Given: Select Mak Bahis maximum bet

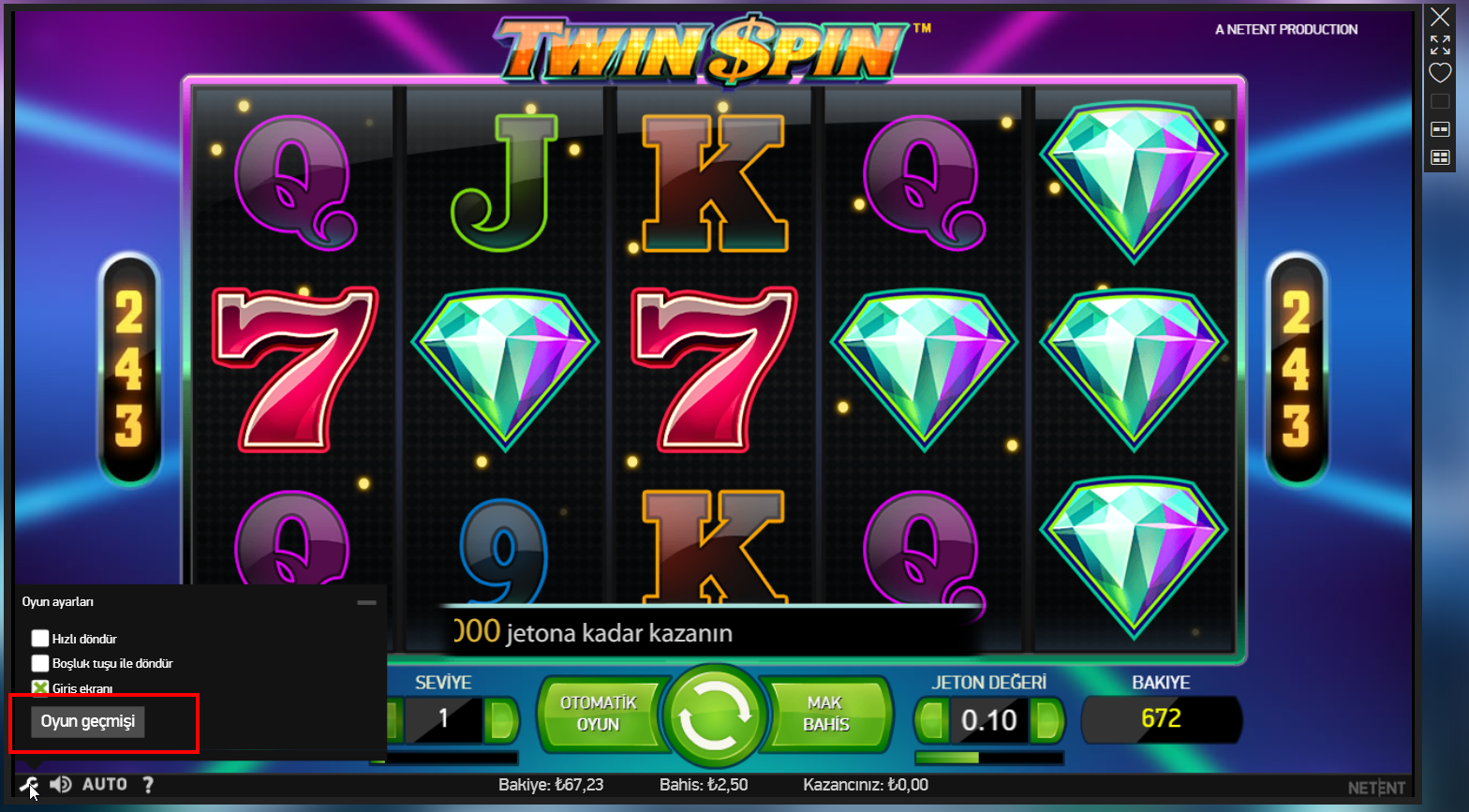Looking at the screenshot, I should [826, 714].
